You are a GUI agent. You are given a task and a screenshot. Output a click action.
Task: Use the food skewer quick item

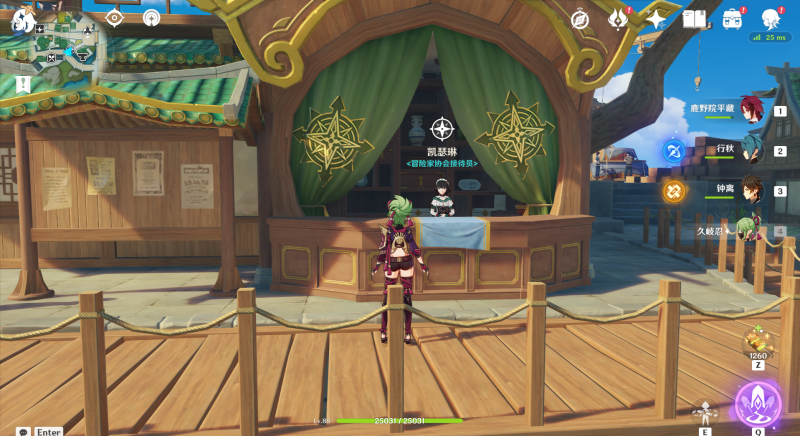coord(758,342)
